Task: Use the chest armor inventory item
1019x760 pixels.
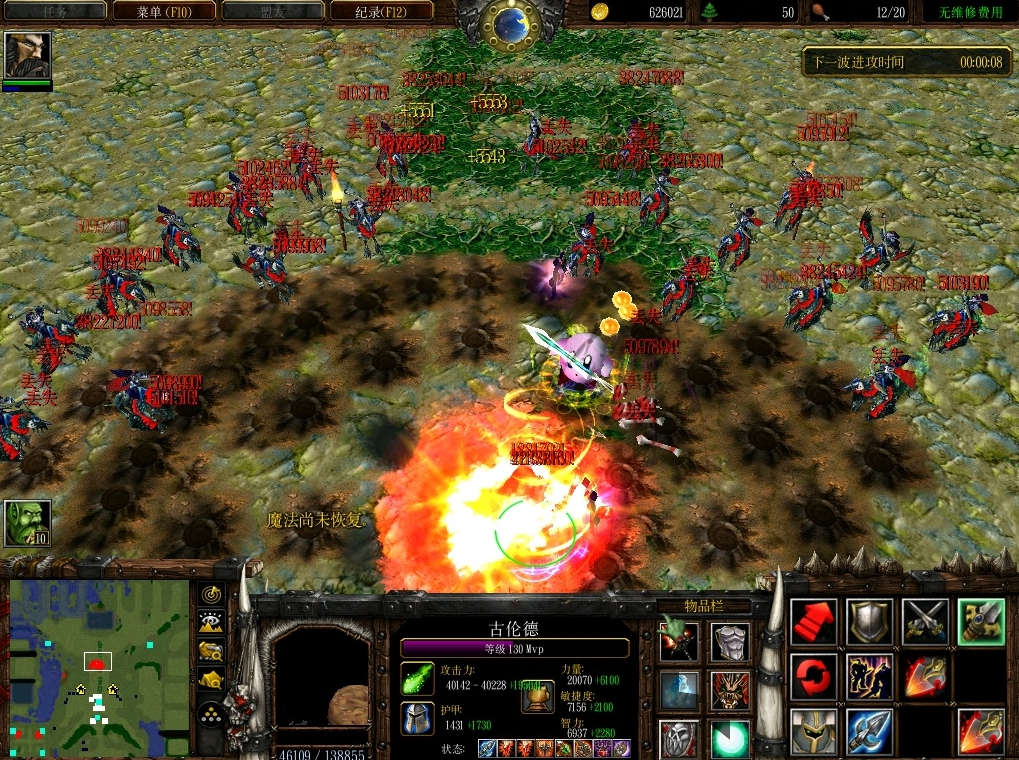Action: [x=731, y=641]
